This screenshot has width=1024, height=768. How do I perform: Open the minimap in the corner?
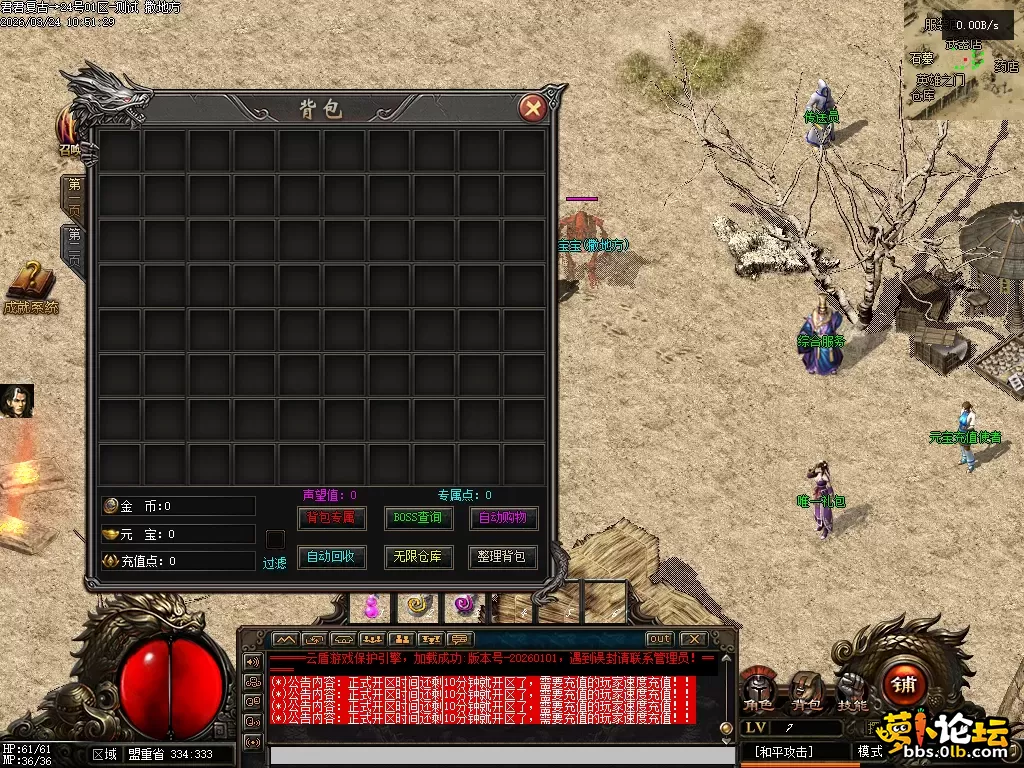[964, 60]
